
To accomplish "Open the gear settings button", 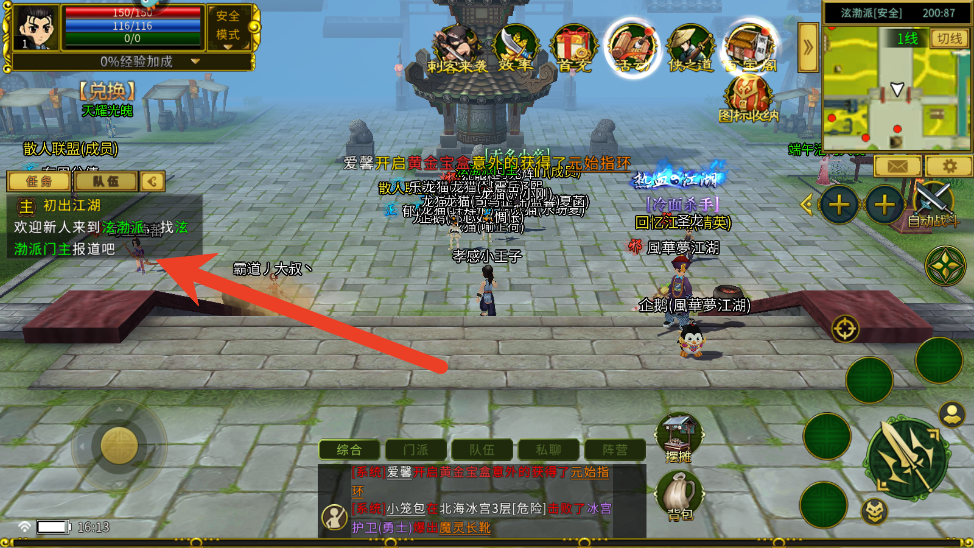I will tap(949, 166).
